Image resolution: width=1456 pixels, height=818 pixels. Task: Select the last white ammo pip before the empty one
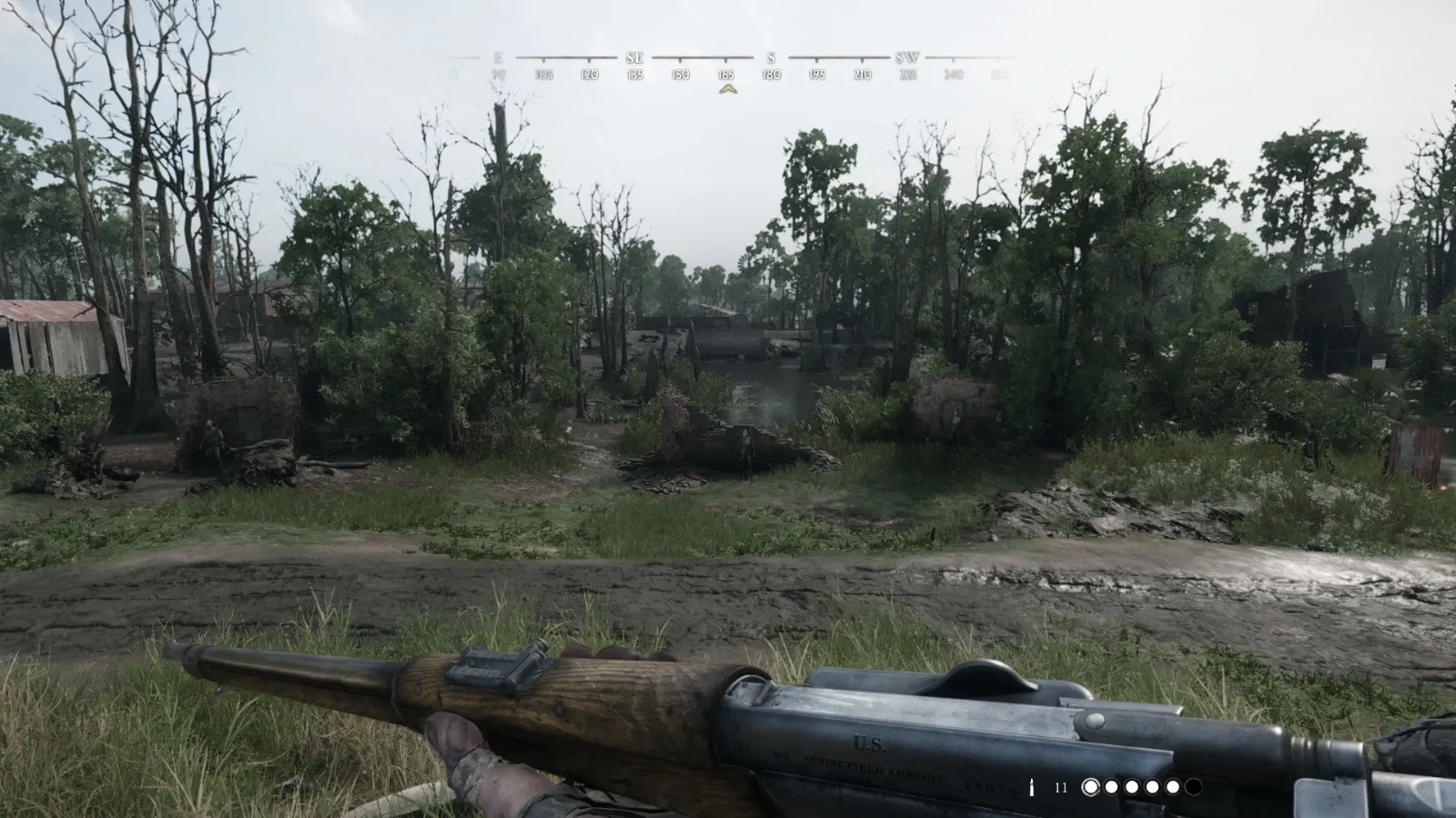1173,786
